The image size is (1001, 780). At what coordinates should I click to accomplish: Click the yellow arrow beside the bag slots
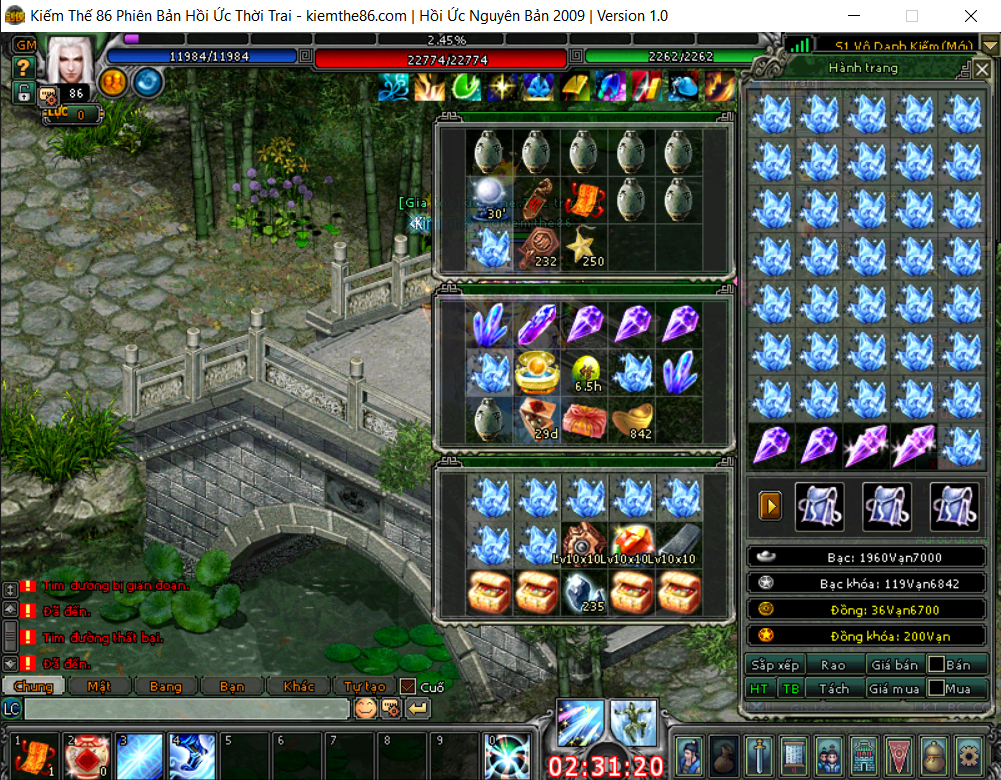click(x=770, y=507)
